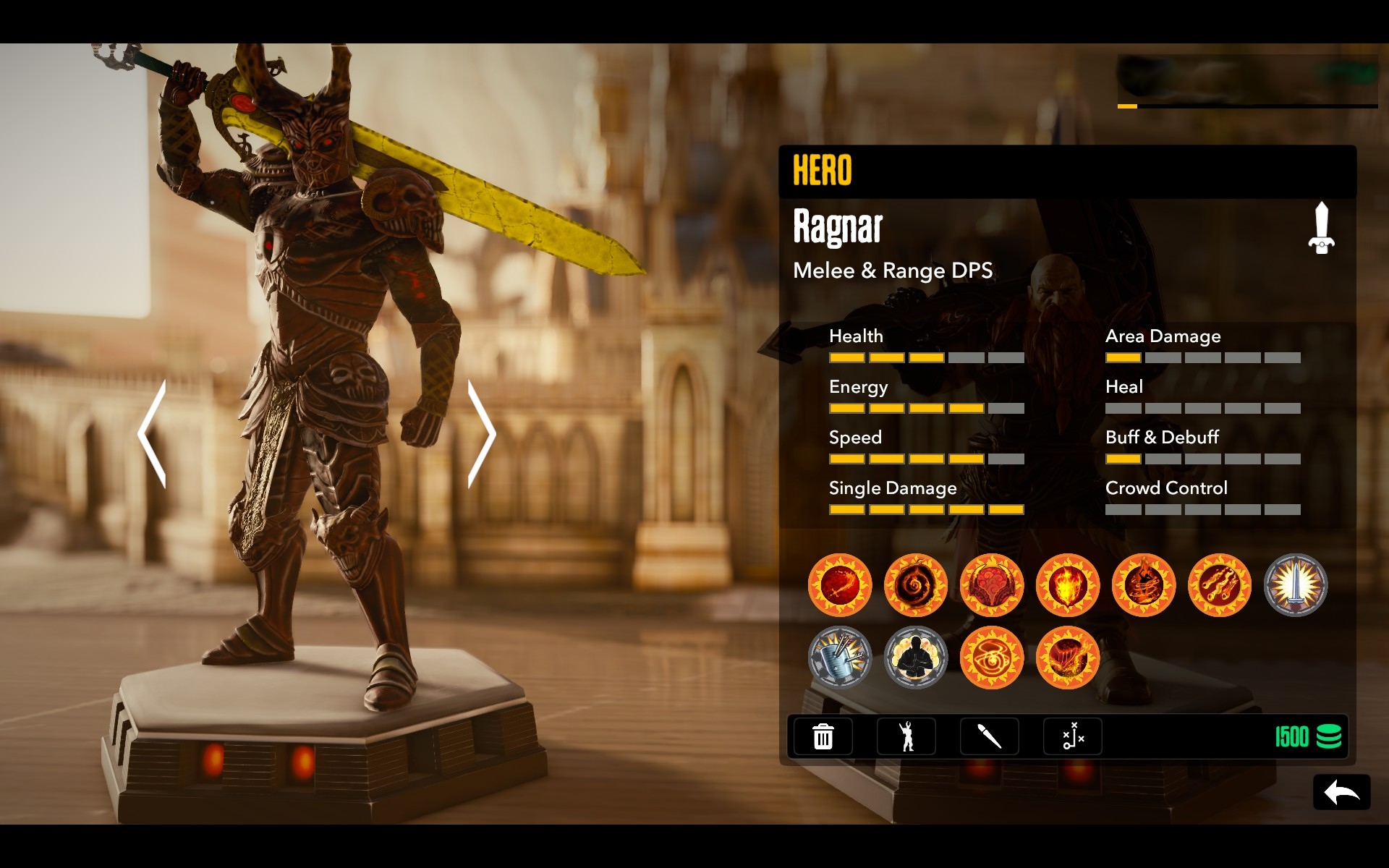Click the sword class icon beside Ragnar

1321,228
